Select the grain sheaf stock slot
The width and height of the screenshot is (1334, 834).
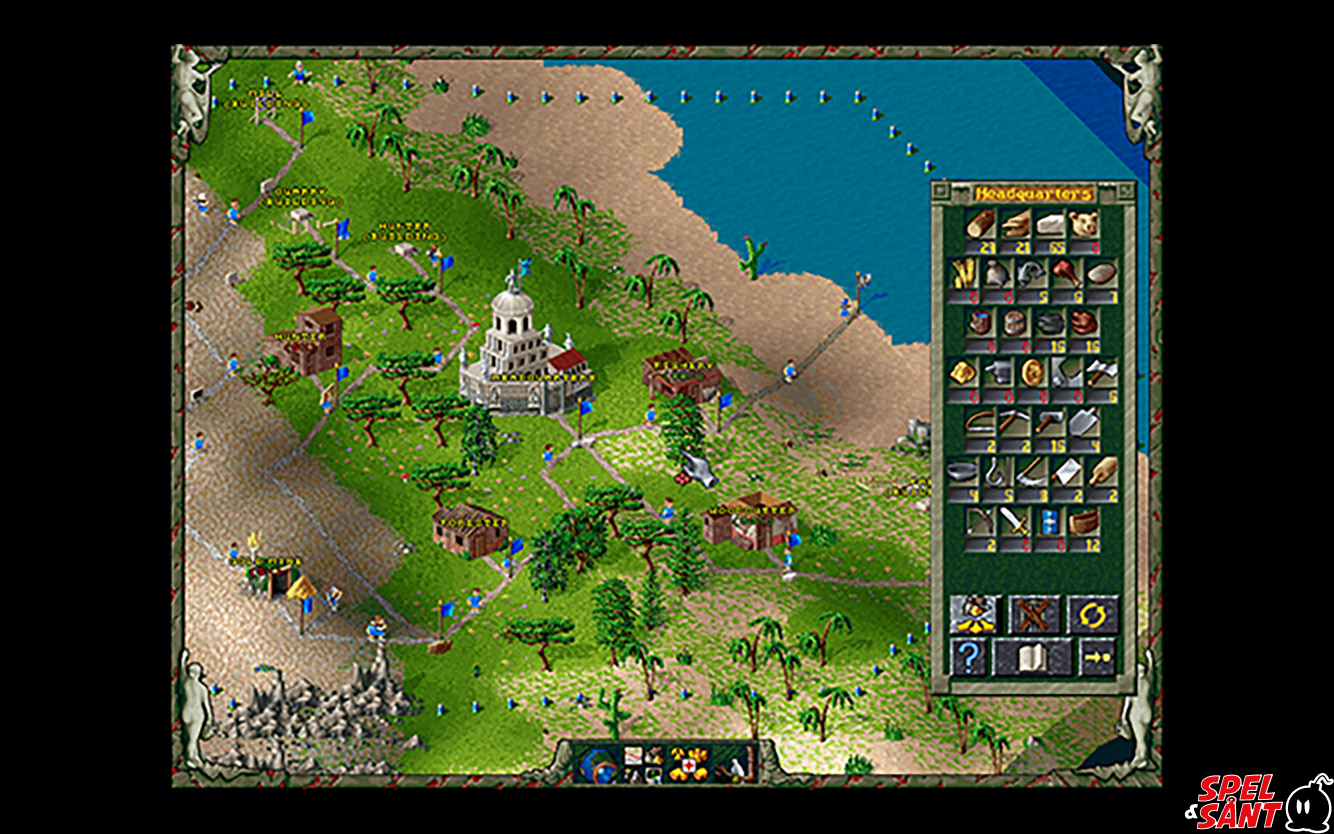coord(963,273)
